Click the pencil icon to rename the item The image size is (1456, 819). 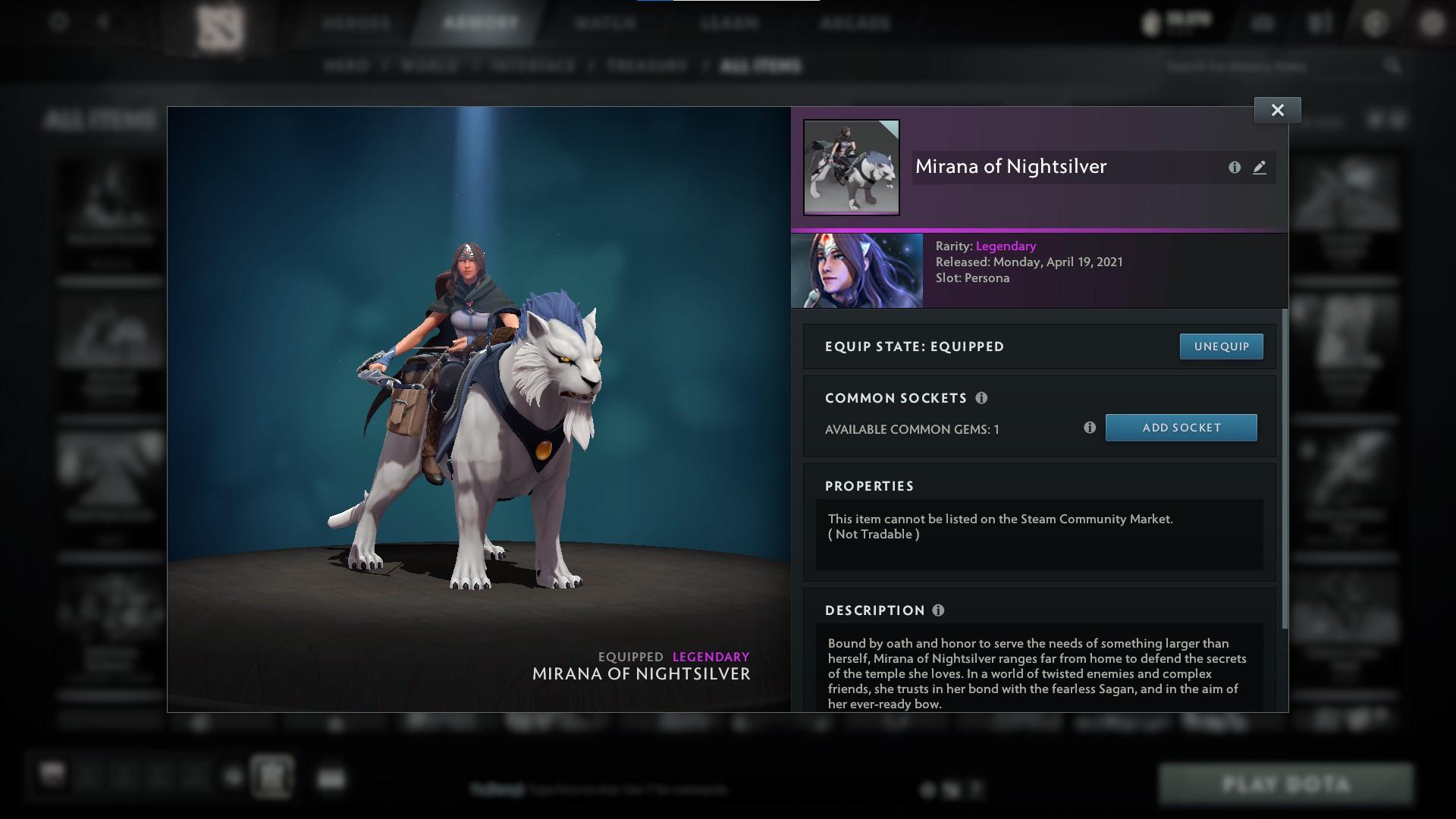coord(1260,168)
